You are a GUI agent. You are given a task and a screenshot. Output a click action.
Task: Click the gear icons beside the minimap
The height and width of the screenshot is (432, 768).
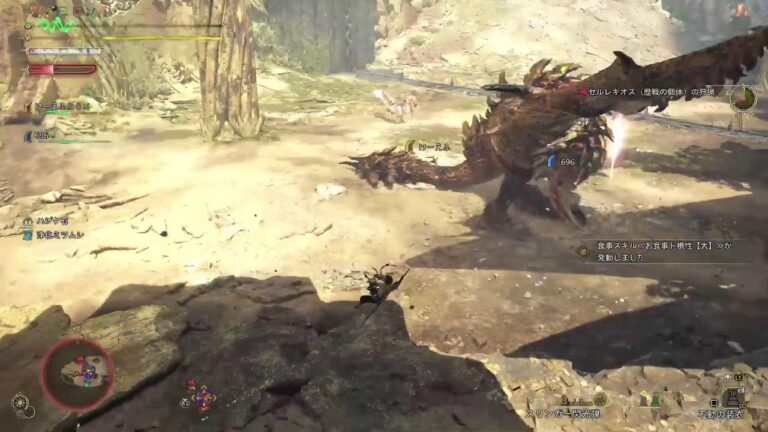click(x=22, y=404)
